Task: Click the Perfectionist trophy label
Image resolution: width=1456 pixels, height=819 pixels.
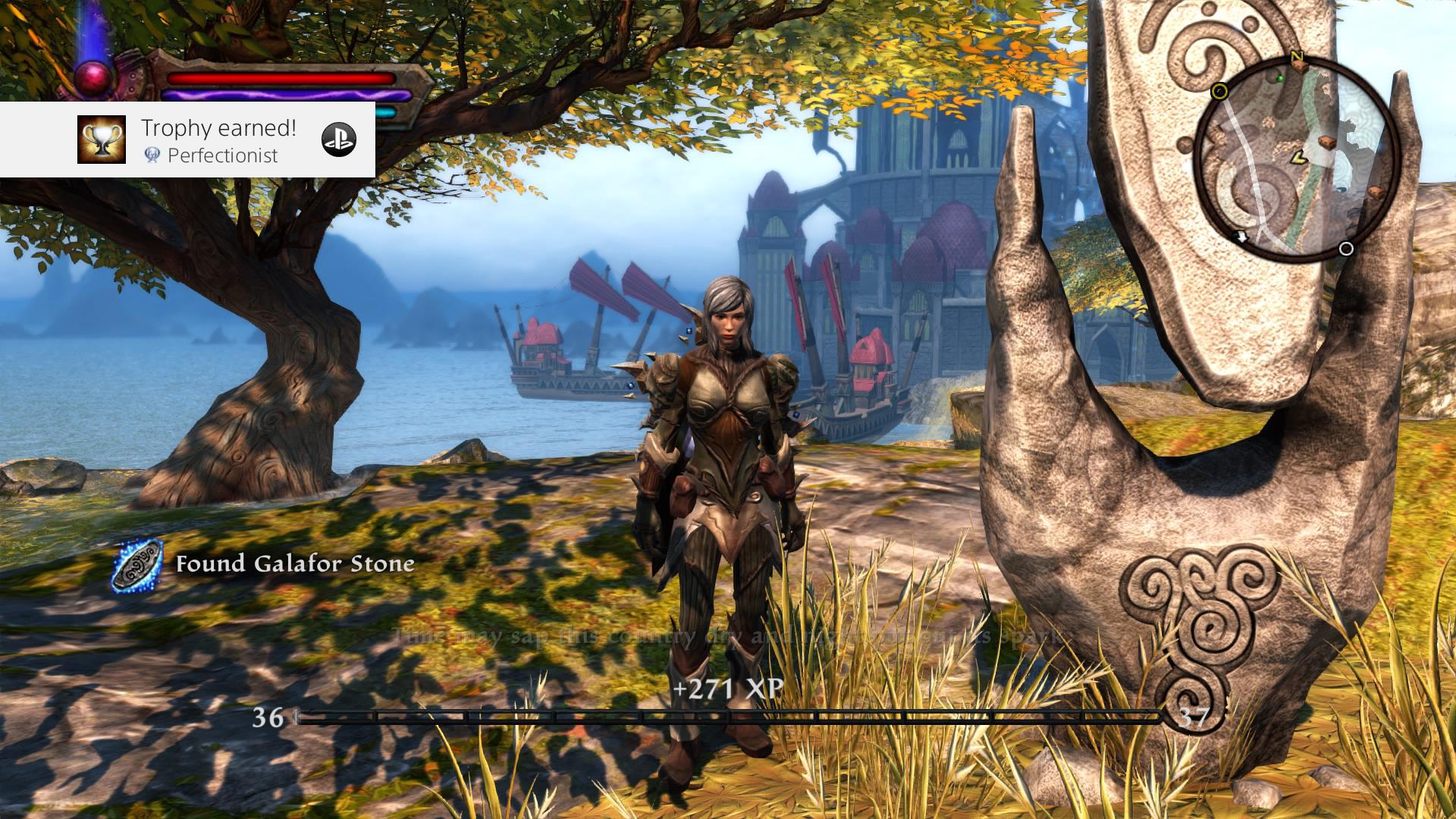Action: coord(223,154)
